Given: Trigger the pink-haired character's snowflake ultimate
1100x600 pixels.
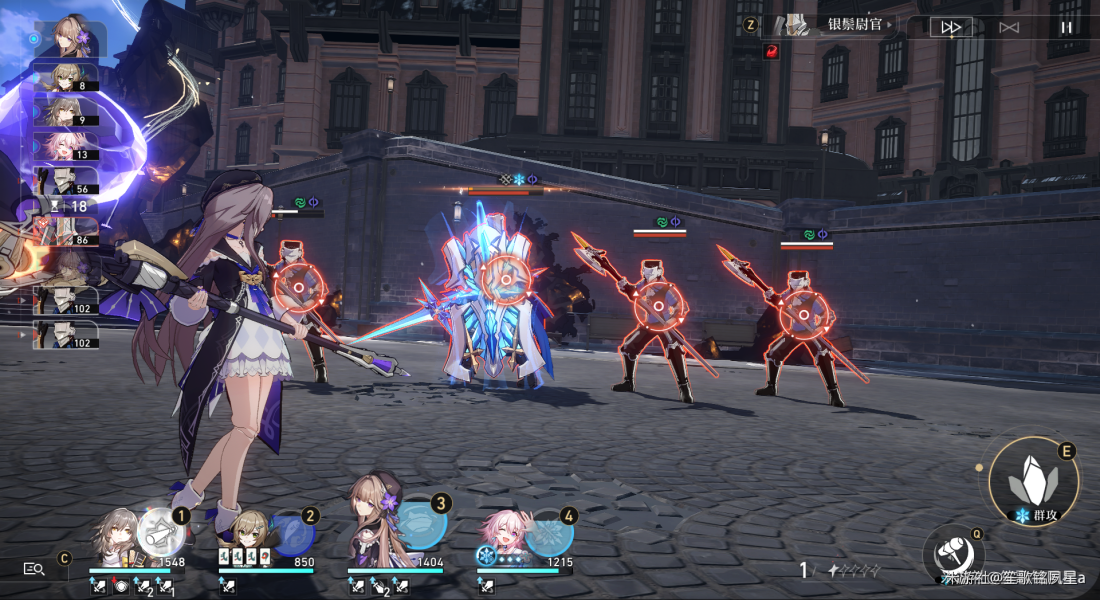Looking at the screenshot, I should (x=549, y=534).
